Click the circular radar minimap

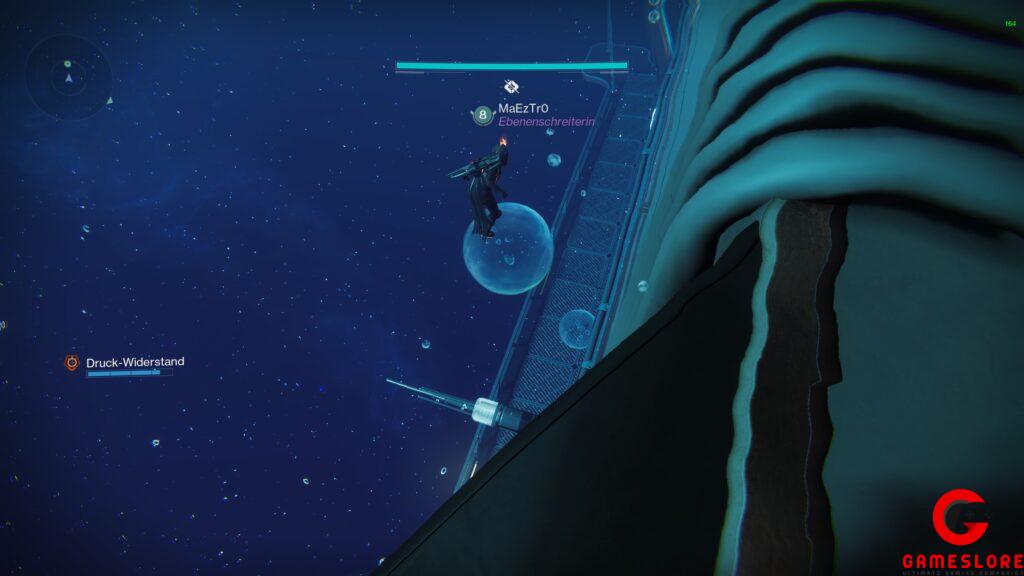pyautogui.click(x=69, y=76)
